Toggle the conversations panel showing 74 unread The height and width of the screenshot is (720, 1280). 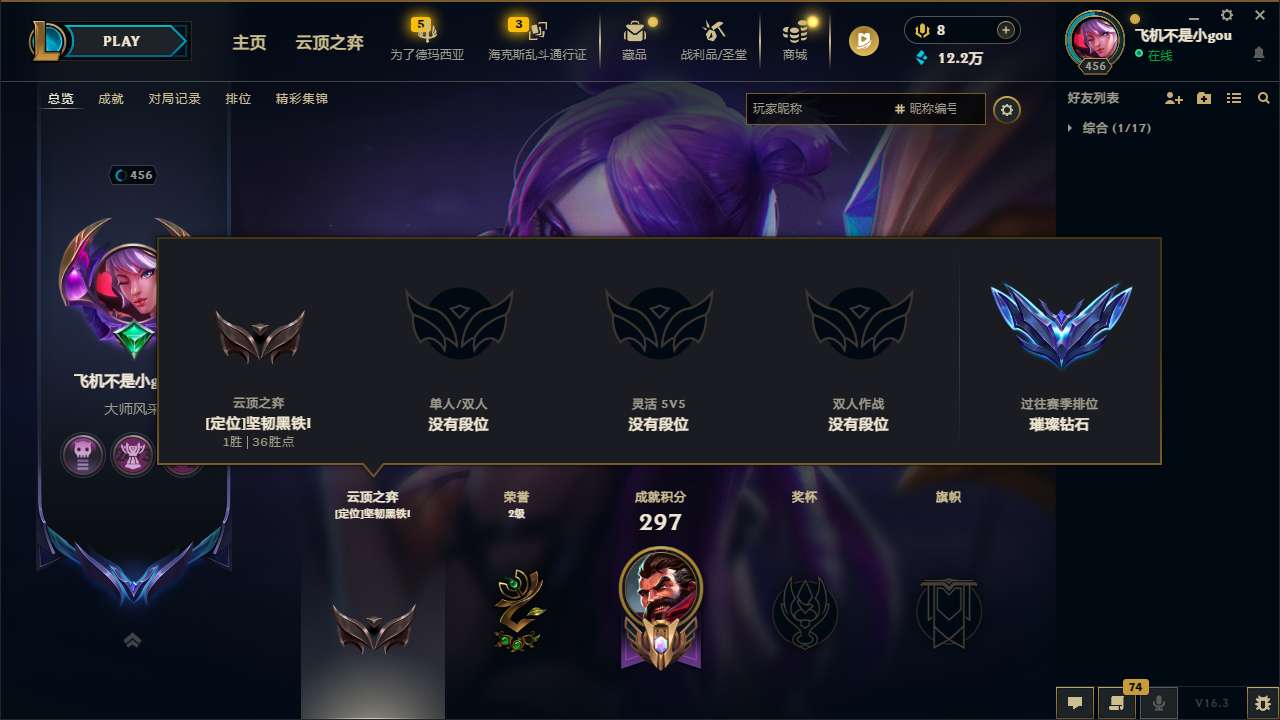coord(1116,703)
